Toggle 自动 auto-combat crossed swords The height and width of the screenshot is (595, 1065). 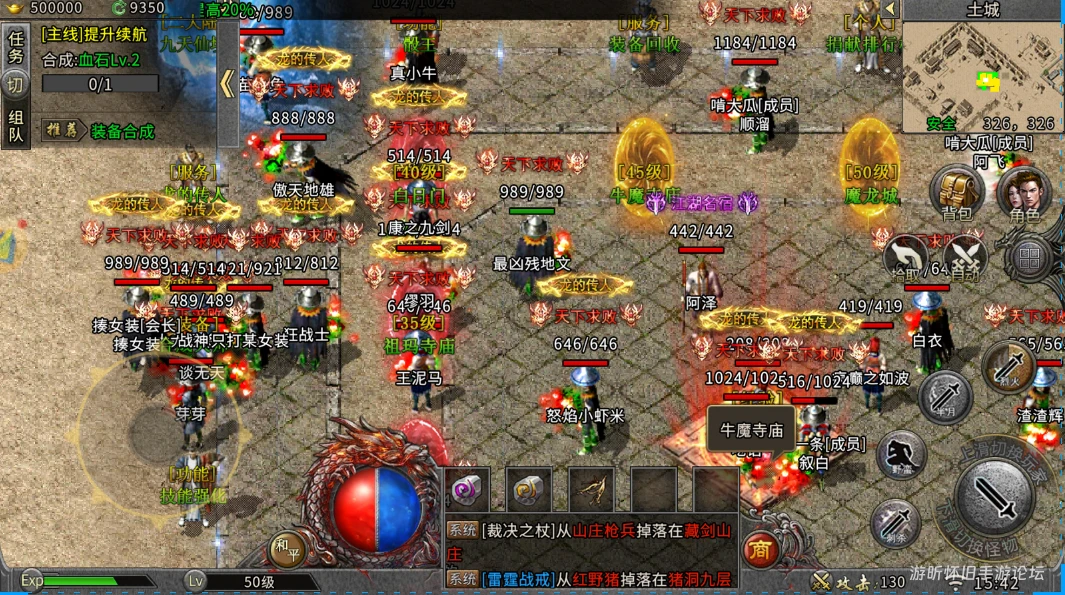[966, 258]
